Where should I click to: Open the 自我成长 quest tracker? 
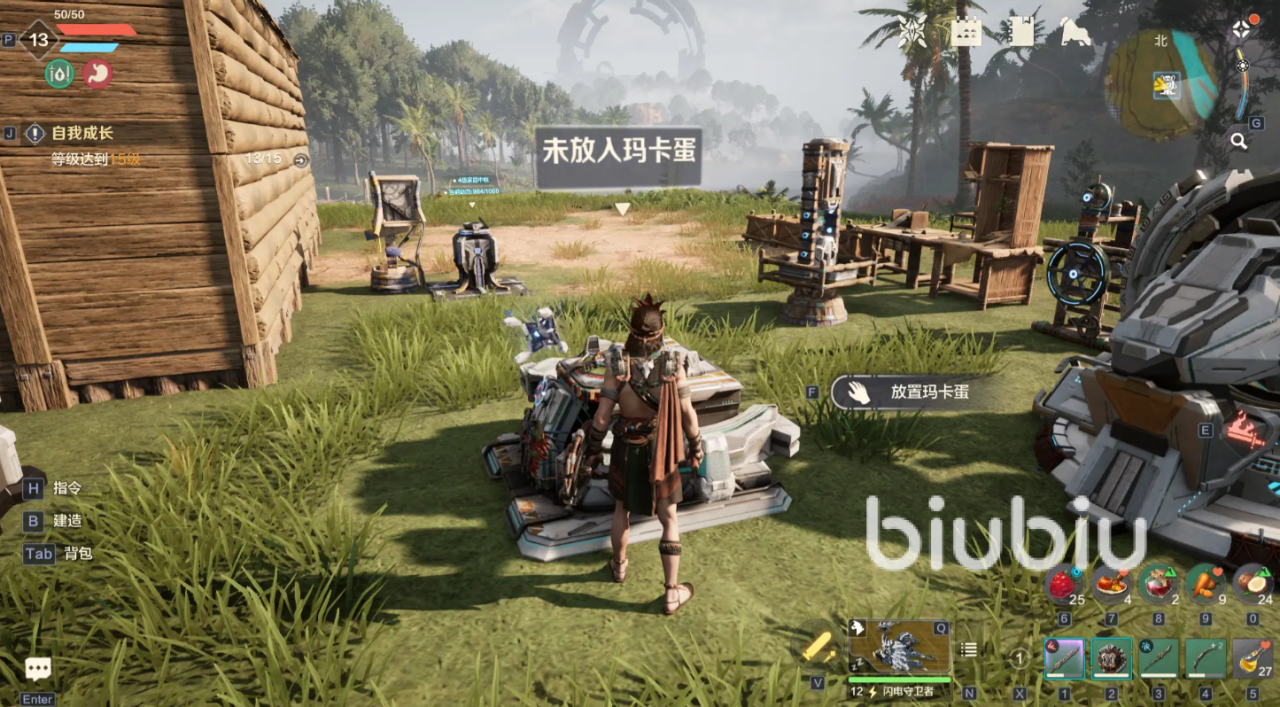click(82, 133)
